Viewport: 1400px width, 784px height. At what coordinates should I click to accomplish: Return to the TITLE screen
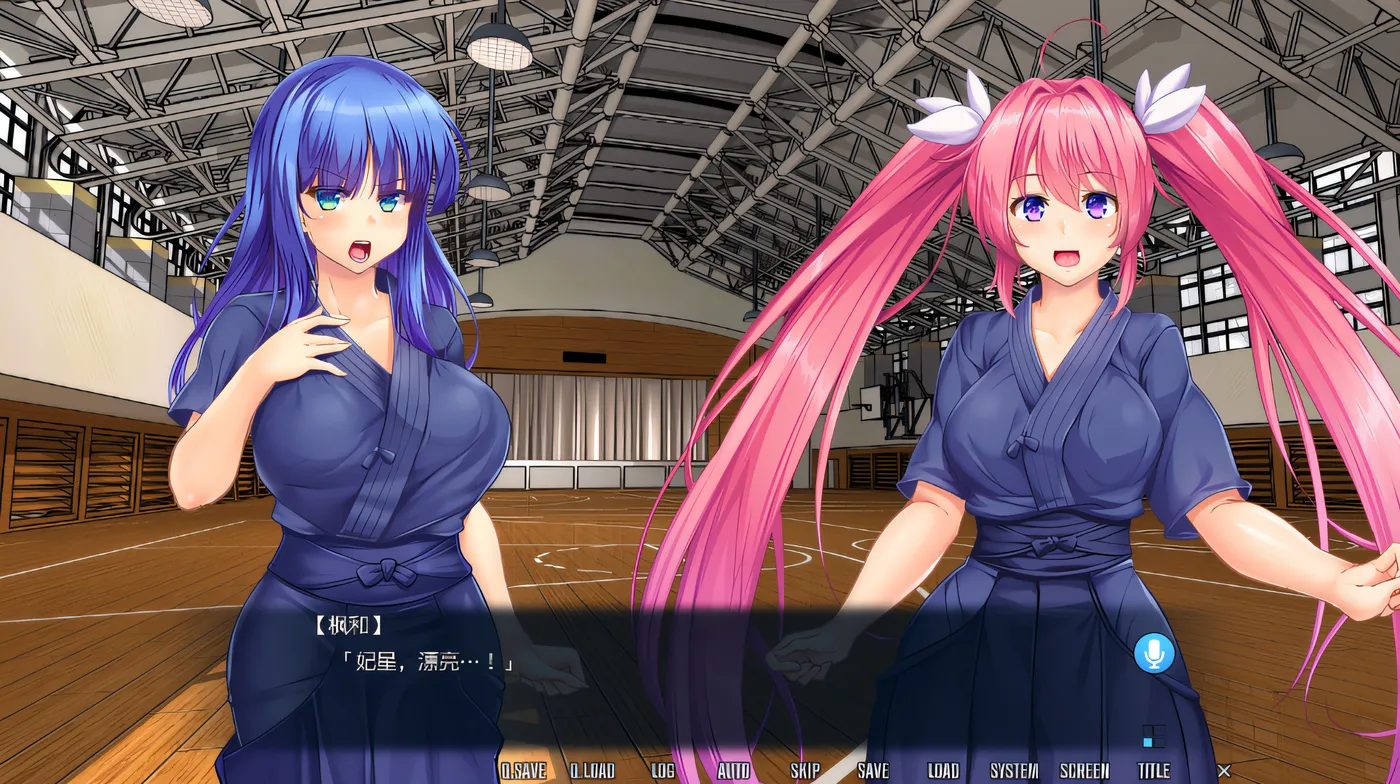tap(1152, 771)
